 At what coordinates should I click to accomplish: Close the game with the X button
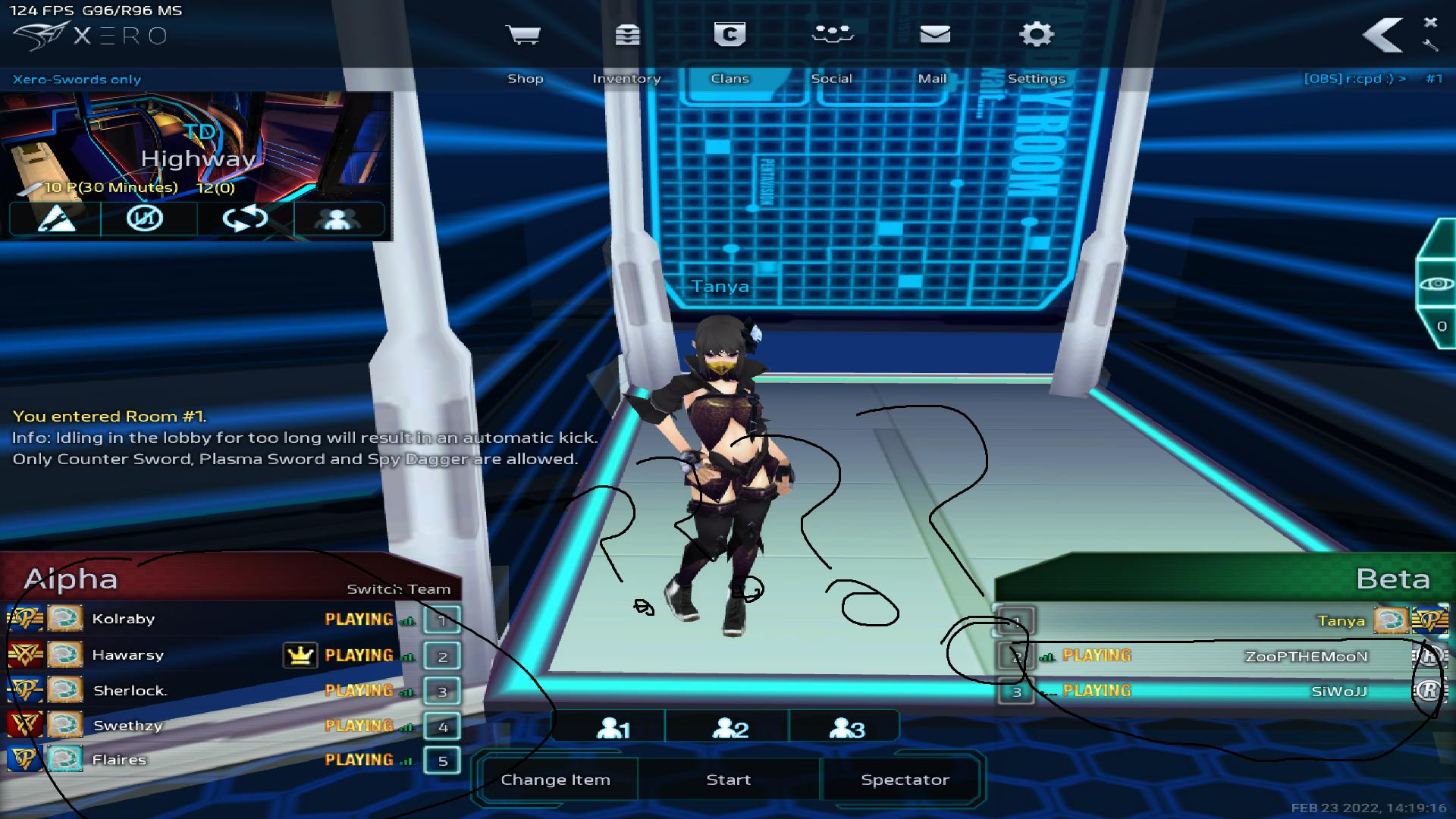pos(1430,23)
